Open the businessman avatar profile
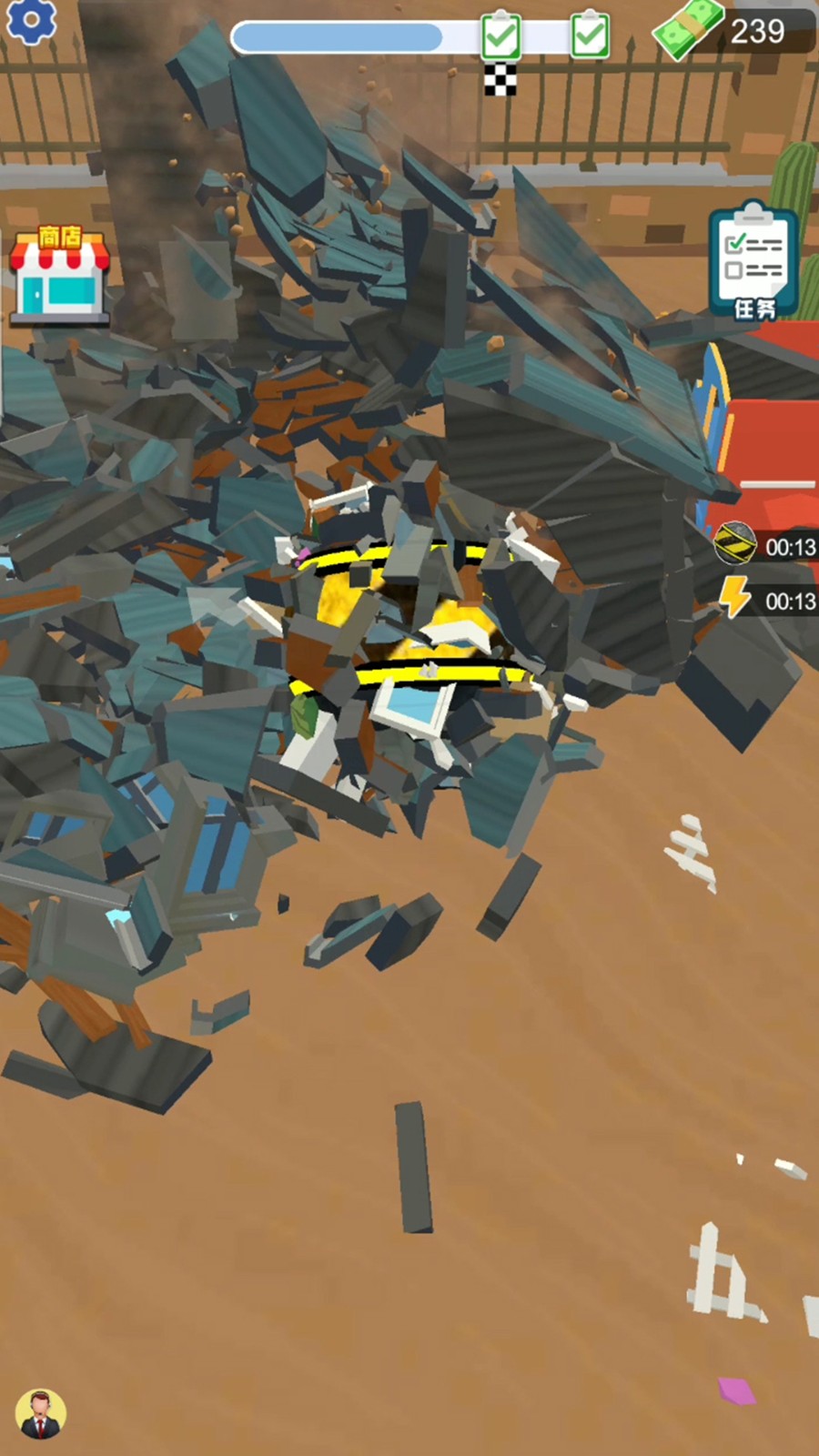The width and height of the screenshot is (819, 1456). coord(40,1413)
